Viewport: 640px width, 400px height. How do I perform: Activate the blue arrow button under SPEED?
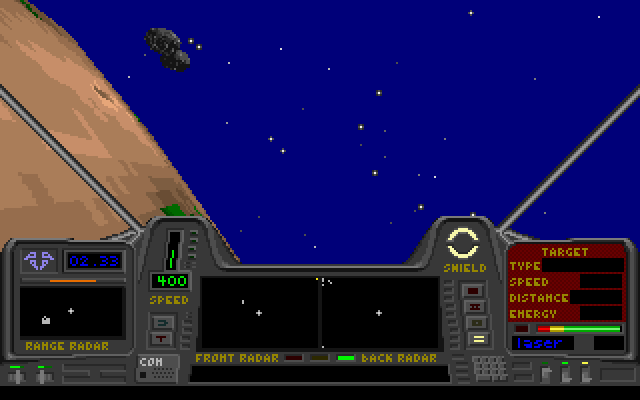[161, 321]
